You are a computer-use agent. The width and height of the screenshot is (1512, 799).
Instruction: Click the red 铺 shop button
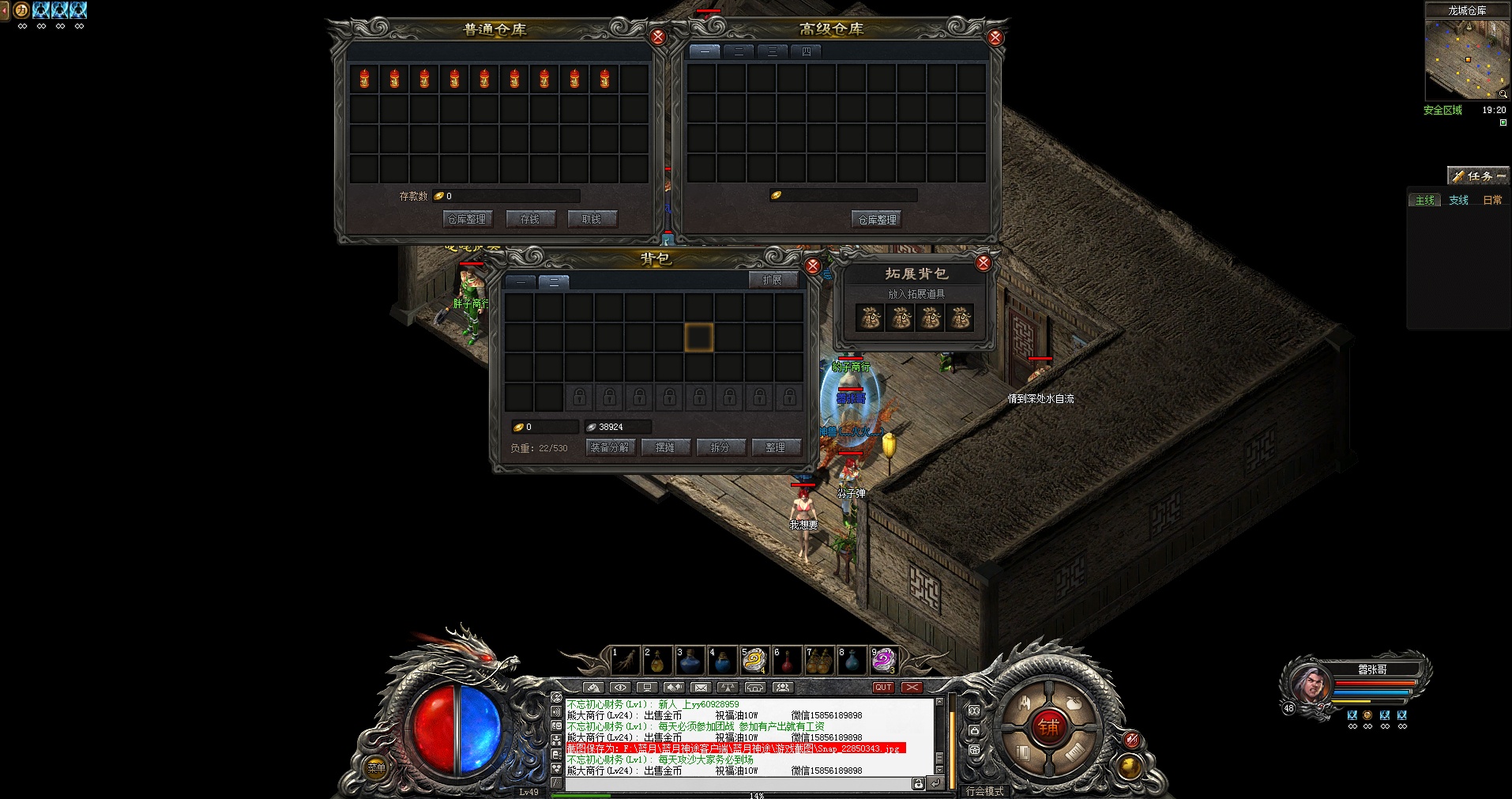coord(1049,726)
